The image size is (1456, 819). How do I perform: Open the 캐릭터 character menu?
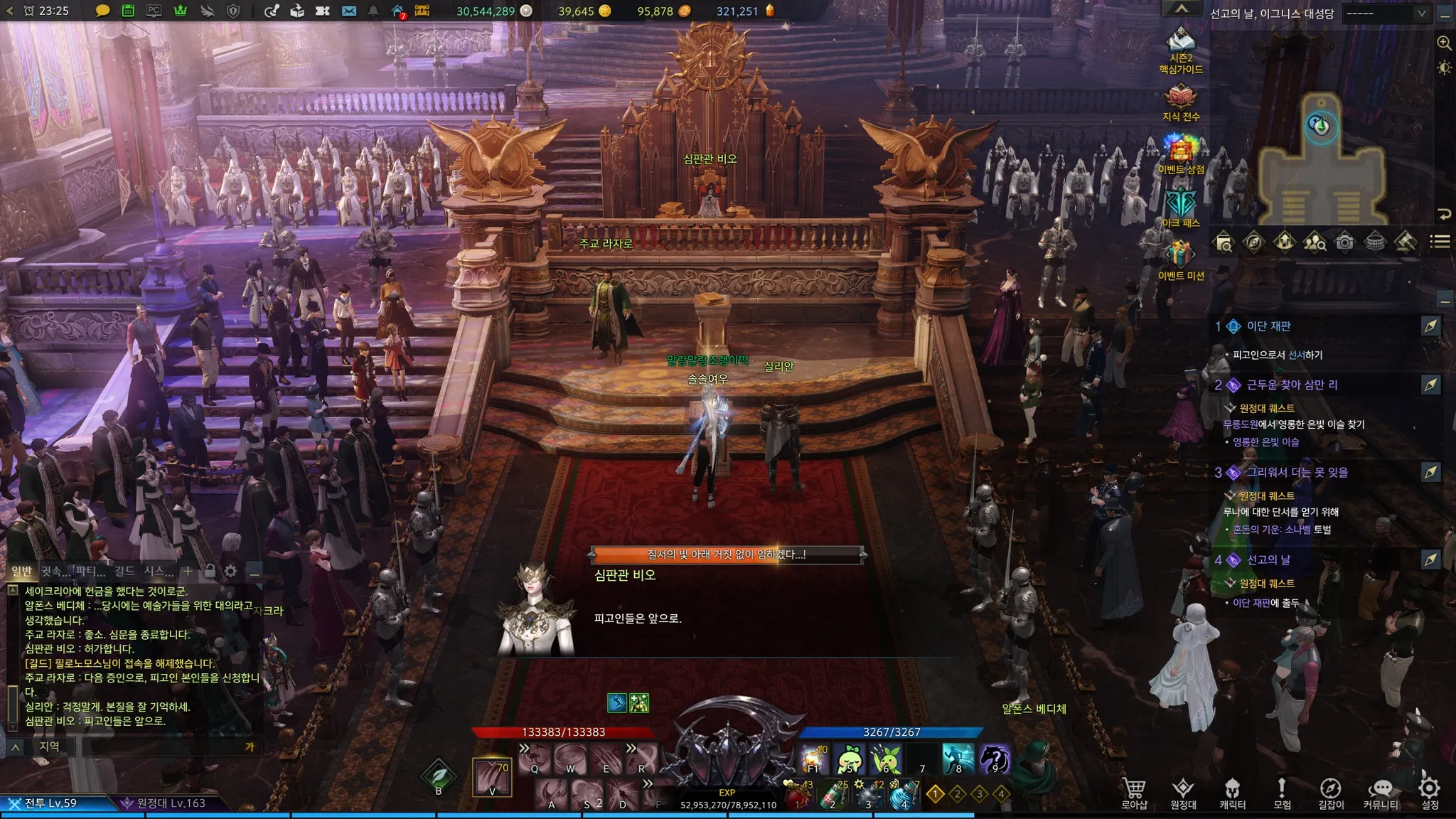click(x=1232, y=791)
